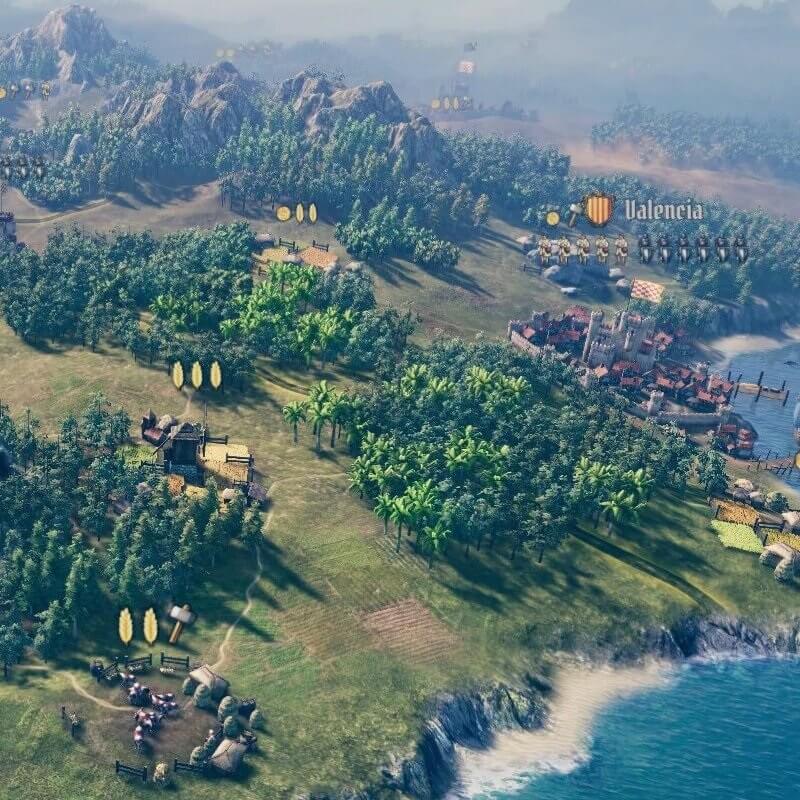Click Valencia's red-and-yellow striped shield
Screen dimensions: 800x800
(598, 210)
